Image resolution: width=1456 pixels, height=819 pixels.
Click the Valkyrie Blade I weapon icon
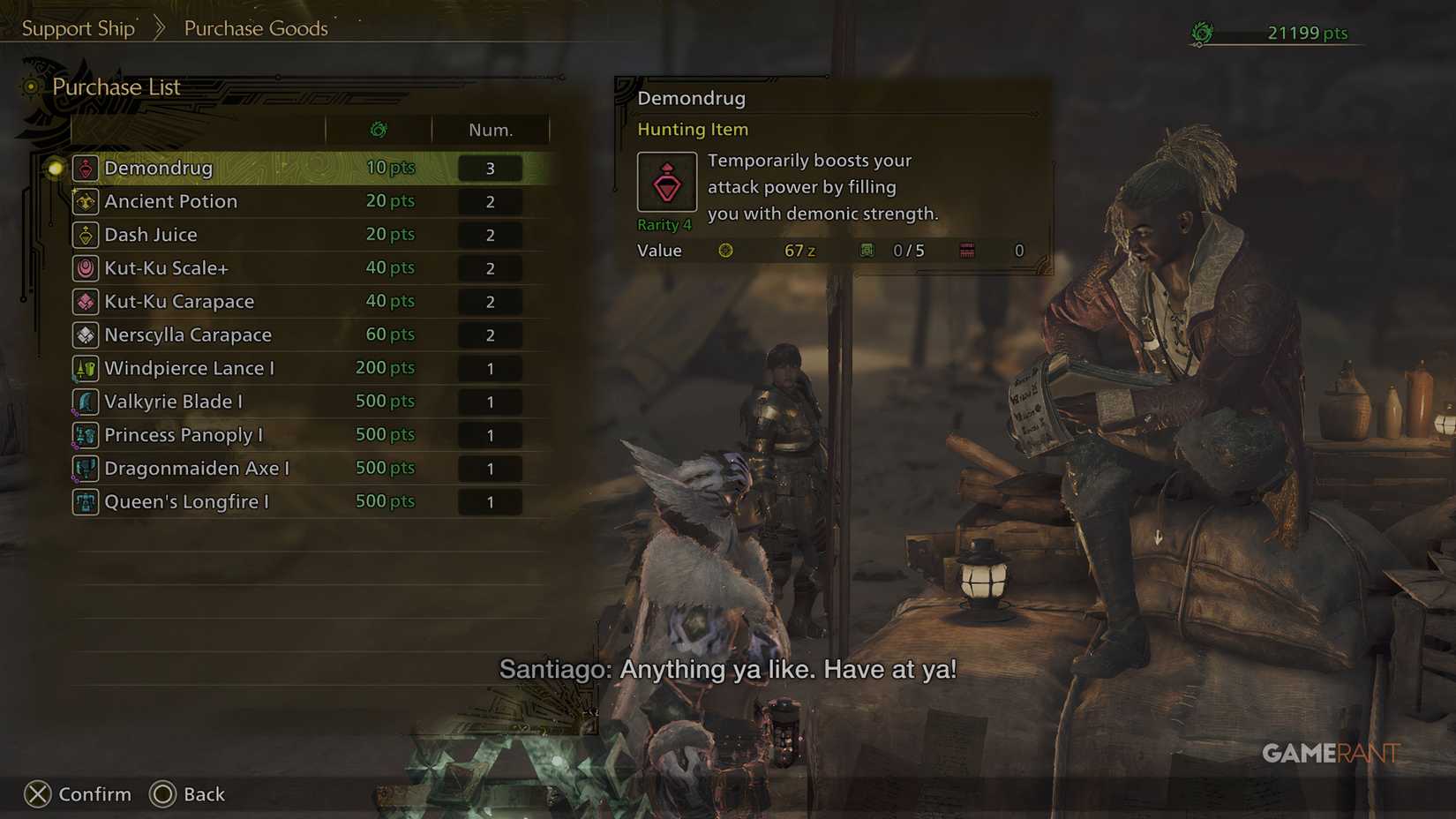[x=85, y=402]
